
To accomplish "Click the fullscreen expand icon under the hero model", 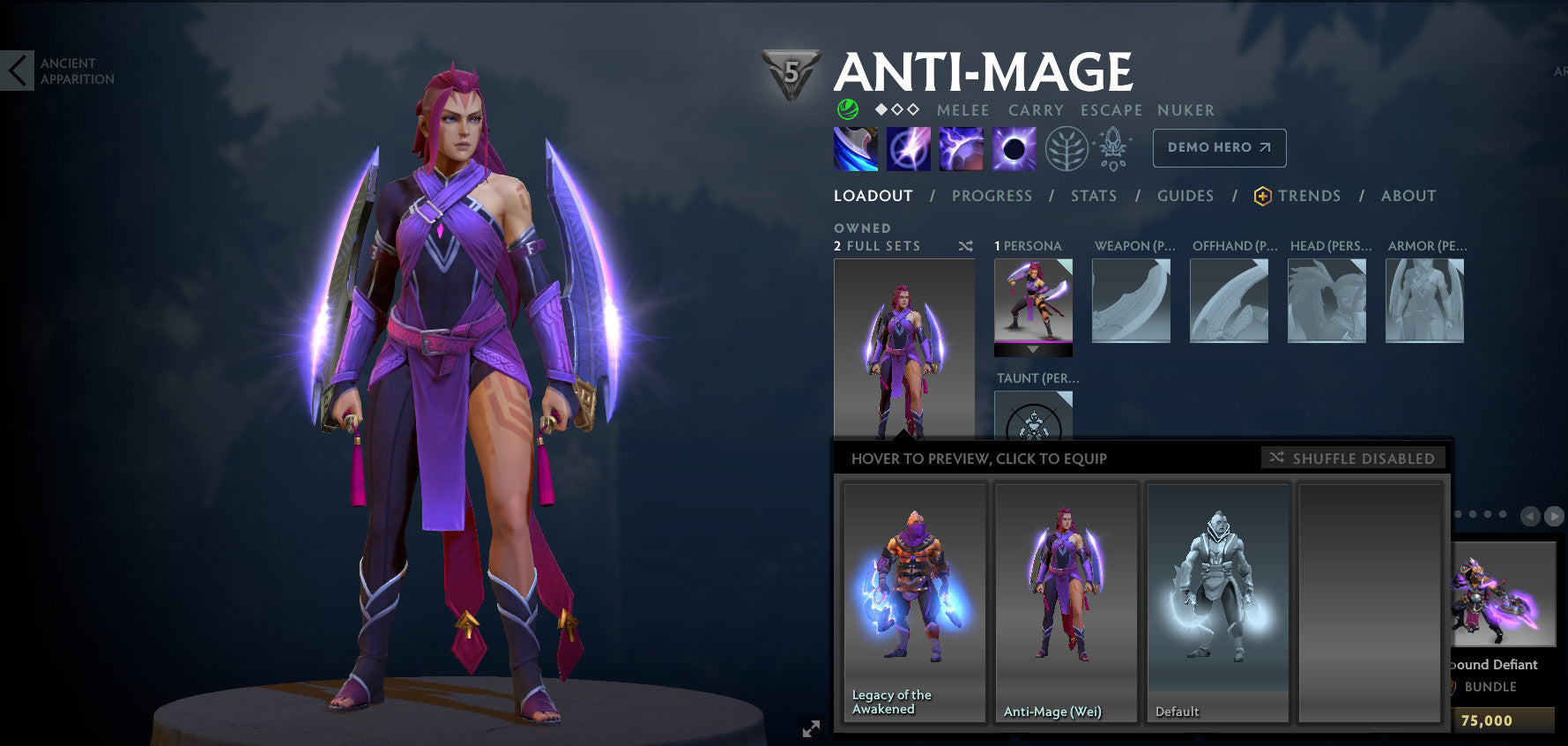I will [x=811, y=728].
